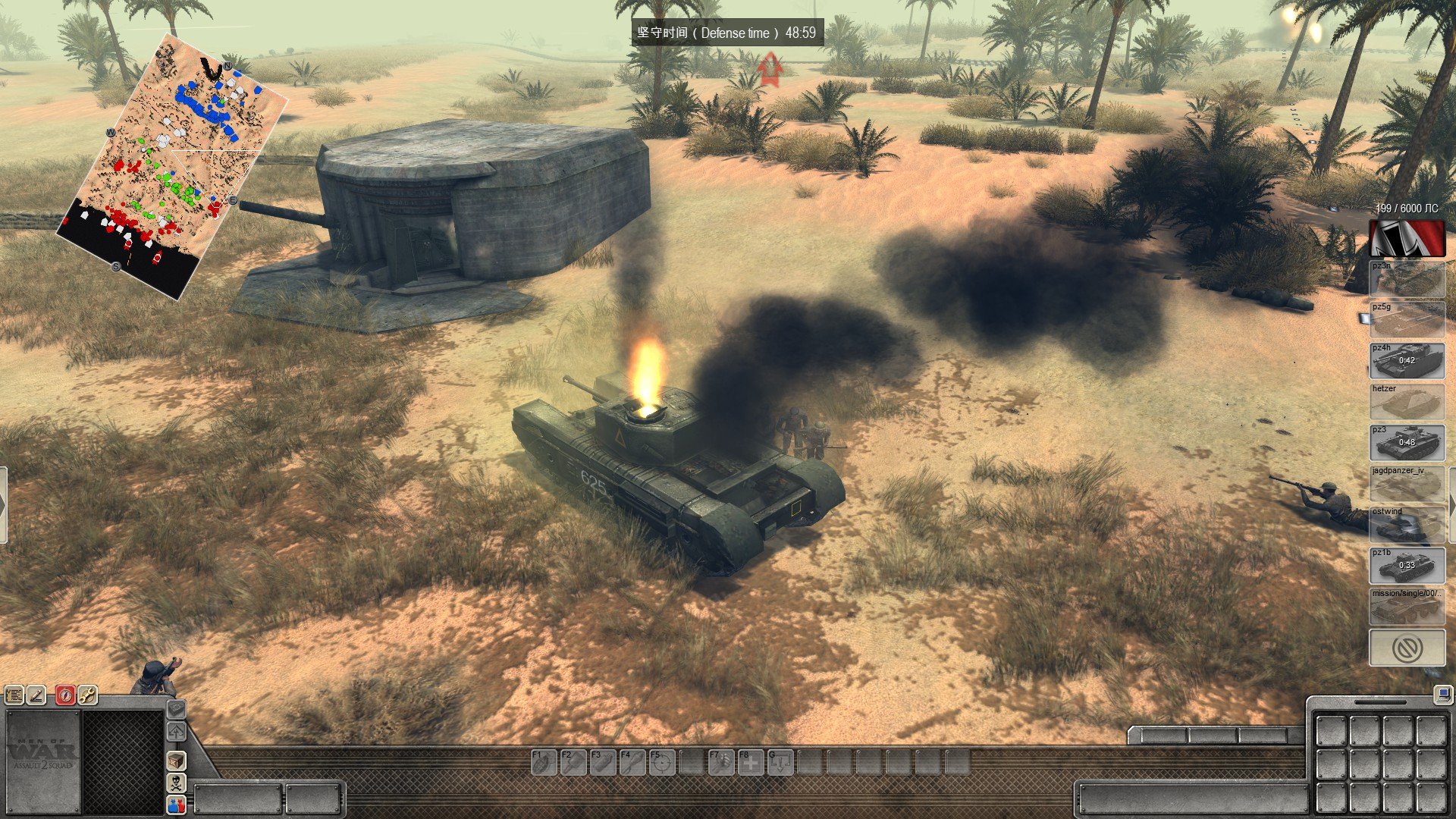Screen dimensions: 1456x819
Task: Trigger the F7 fist melee action
Action: [720, 762]
